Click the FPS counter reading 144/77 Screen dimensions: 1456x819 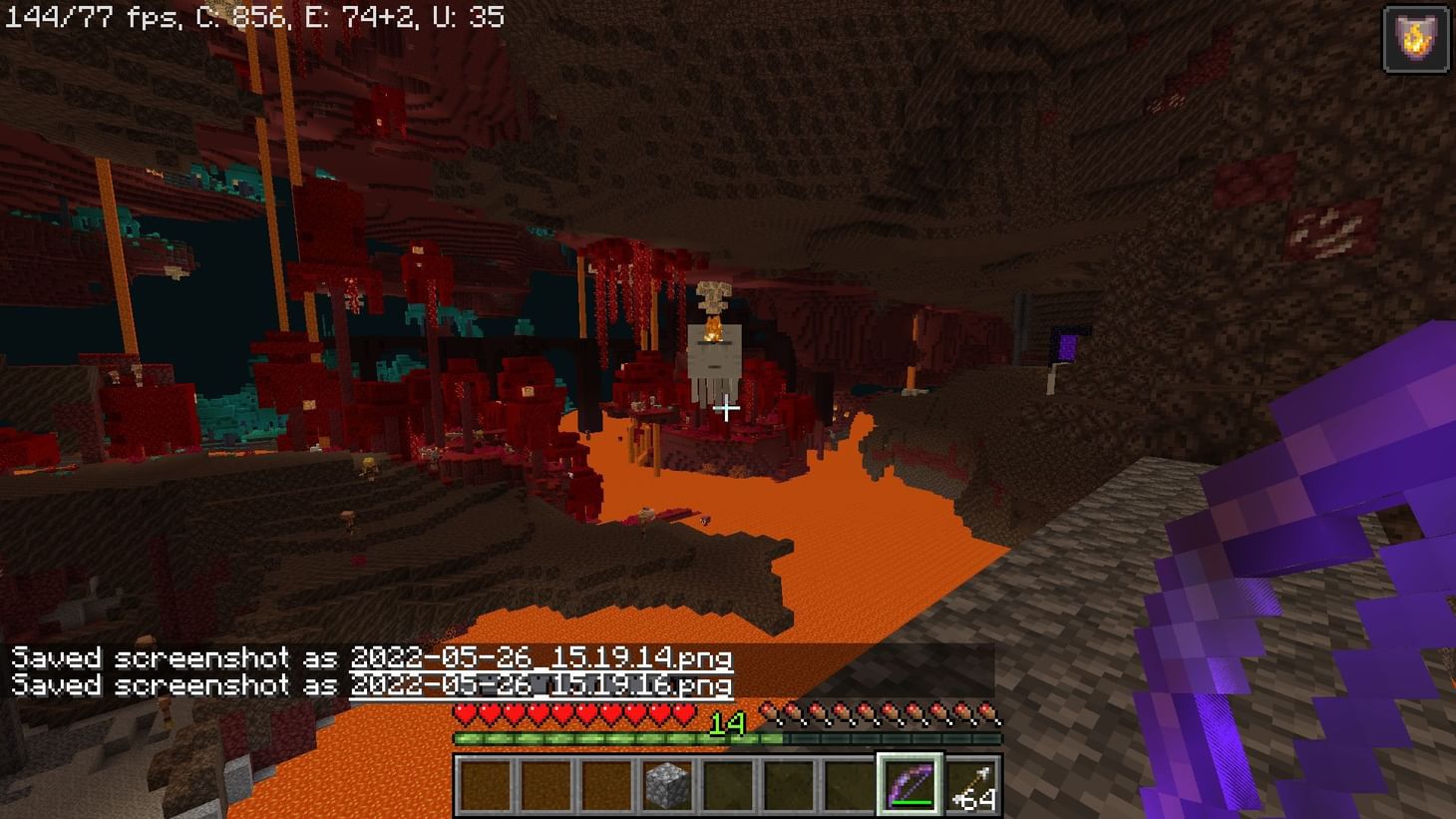pyautogui.click(x=60, y=15)
